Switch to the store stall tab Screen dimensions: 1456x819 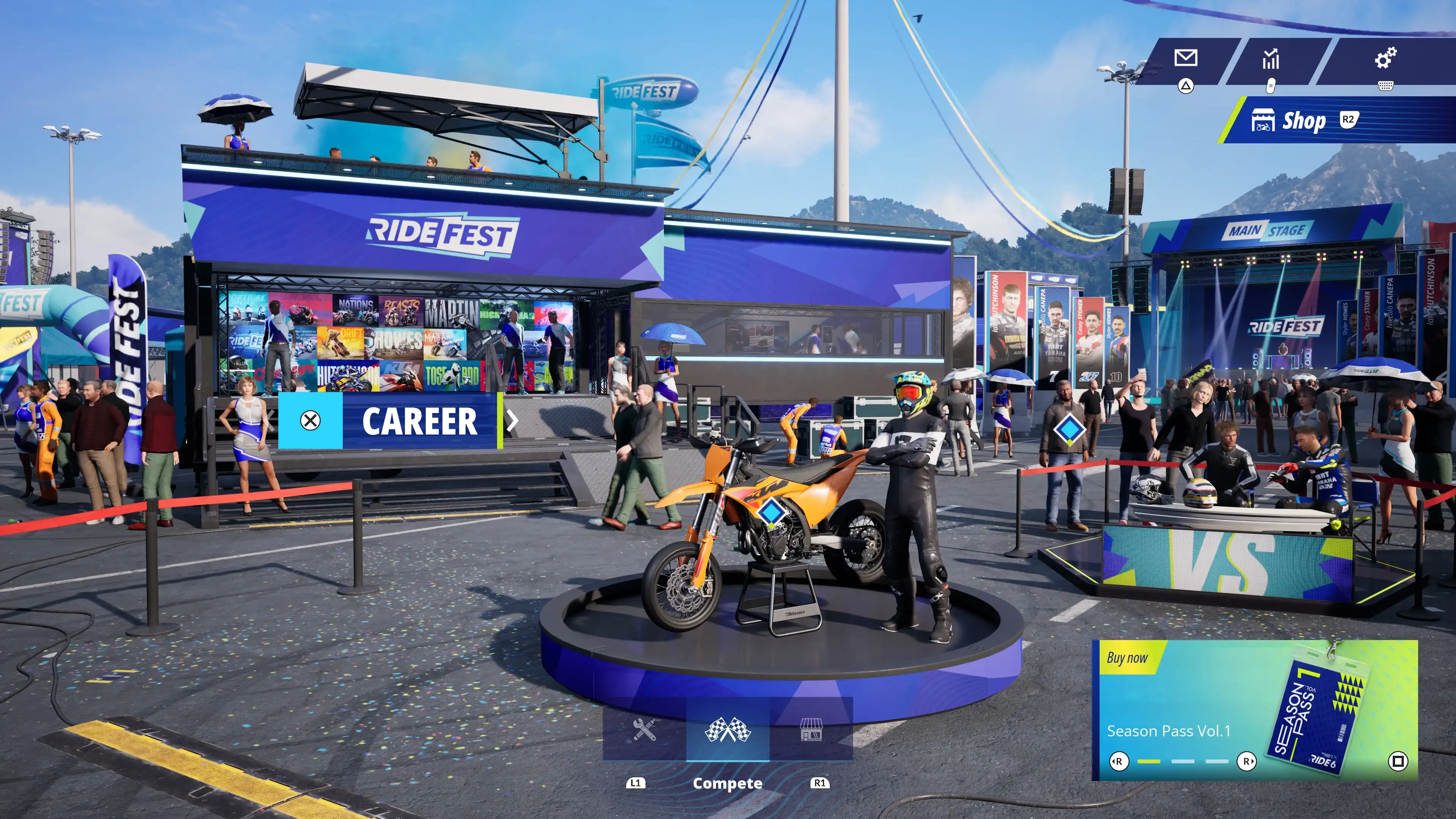[811, 730]
